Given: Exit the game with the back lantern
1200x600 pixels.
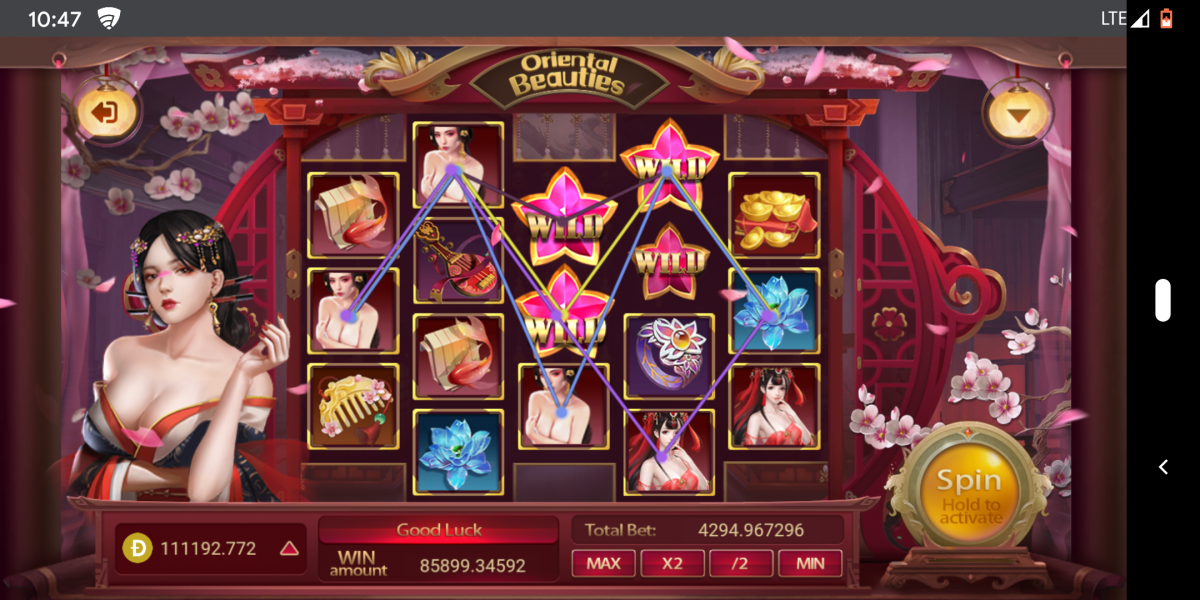Looking at the screenshot, I should 104,112.
